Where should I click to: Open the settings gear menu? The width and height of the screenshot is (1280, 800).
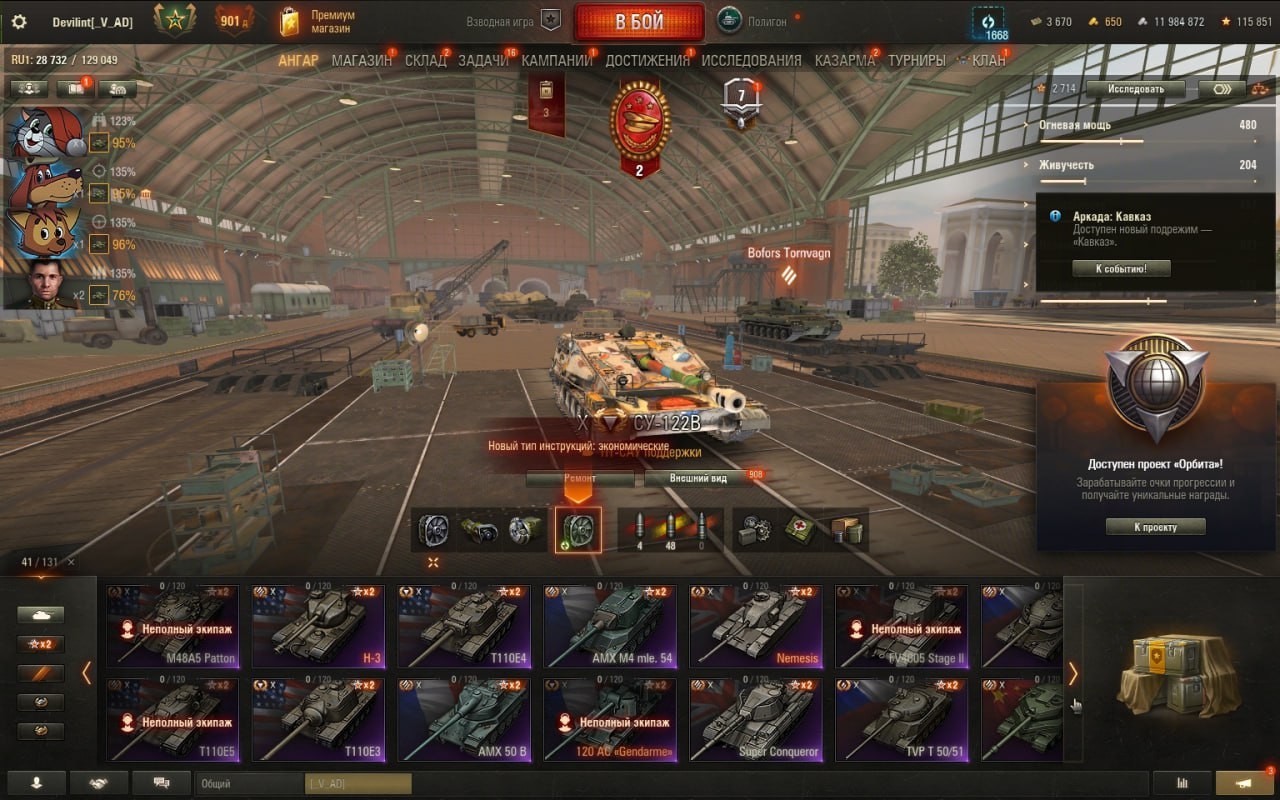tap(18, 22)
